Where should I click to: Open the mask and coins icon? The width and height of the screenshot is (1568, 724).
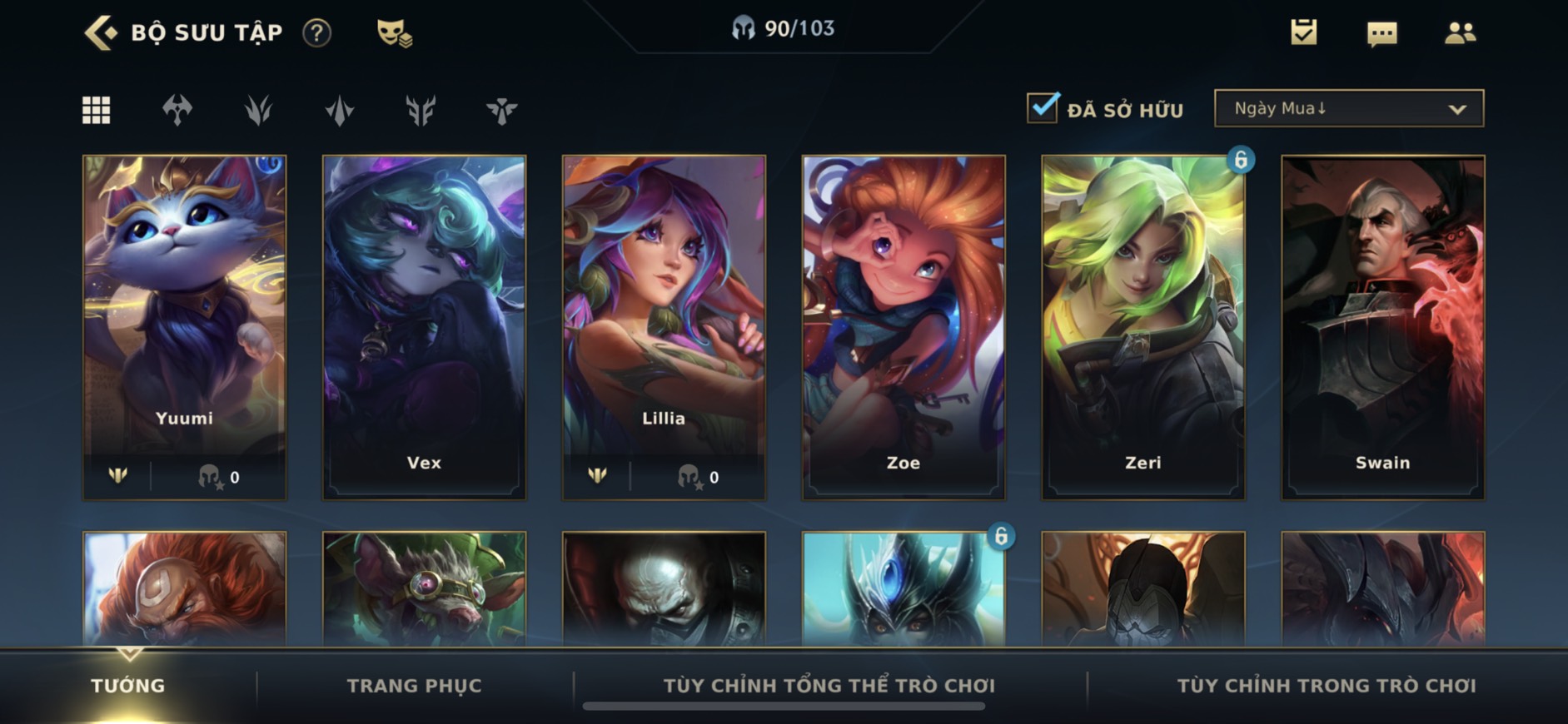click(x=394, y=33)
